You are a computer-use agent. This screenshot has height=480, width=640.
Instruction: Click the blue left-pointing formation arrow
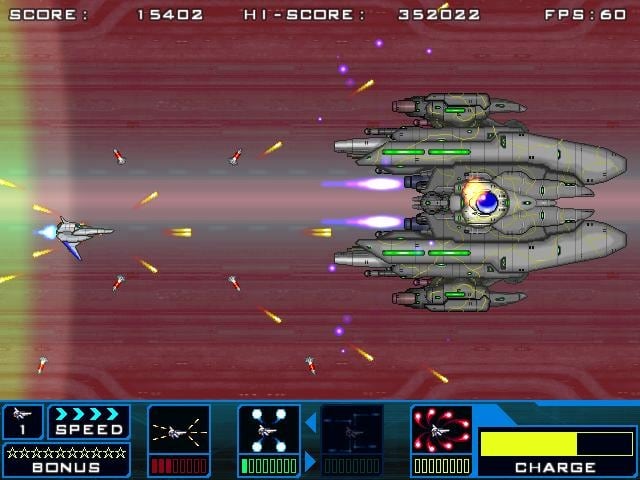311,423
